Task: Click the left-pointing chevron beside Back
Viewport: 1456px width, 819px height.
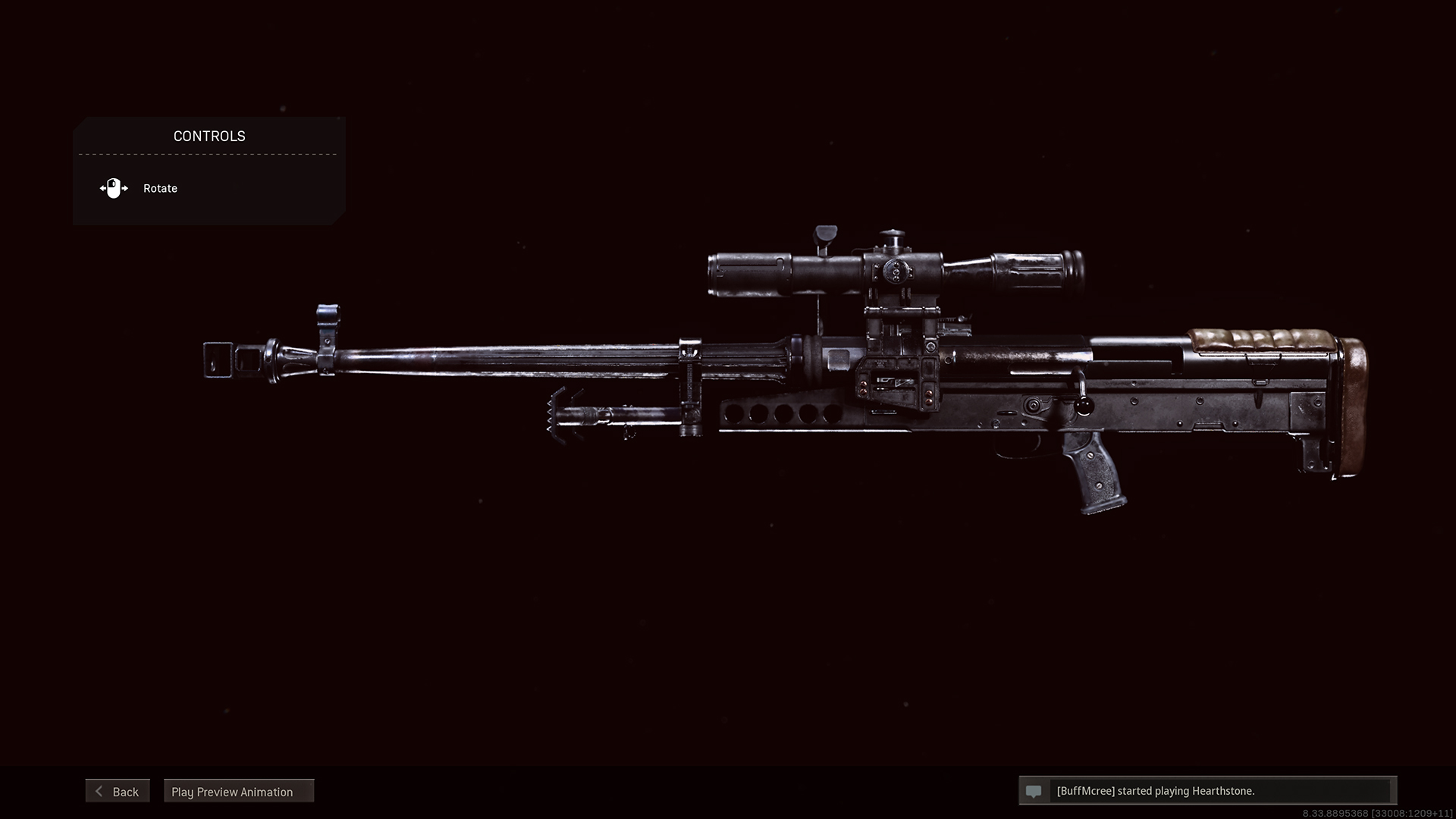Action: (x=98, y=791)
